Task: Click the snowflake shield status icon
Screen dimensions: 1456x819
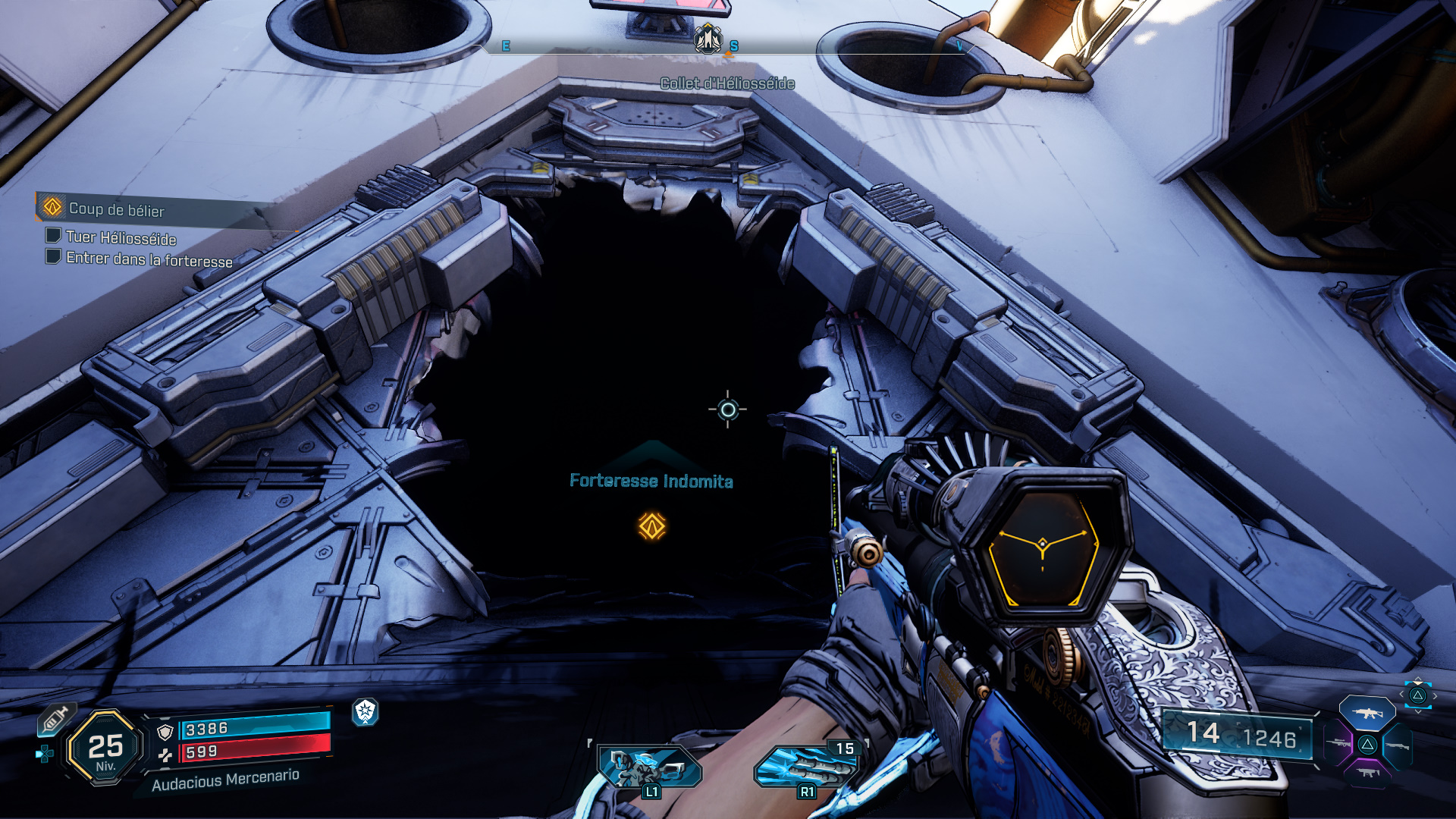Action: pos(366,711)
